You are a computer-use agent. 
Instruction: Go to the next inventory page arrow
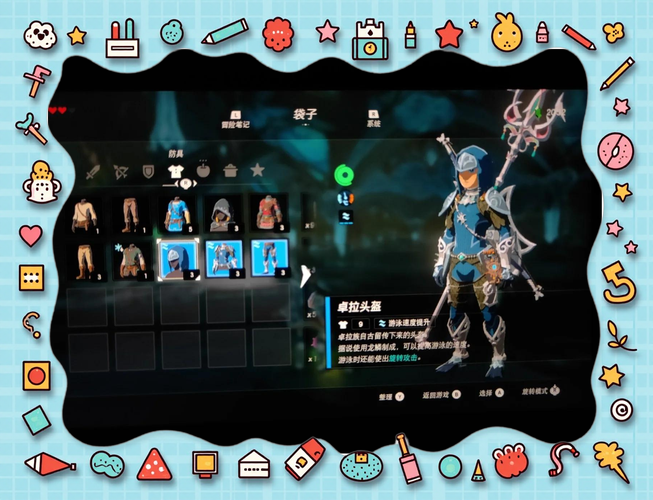click(x=305, y=270)
